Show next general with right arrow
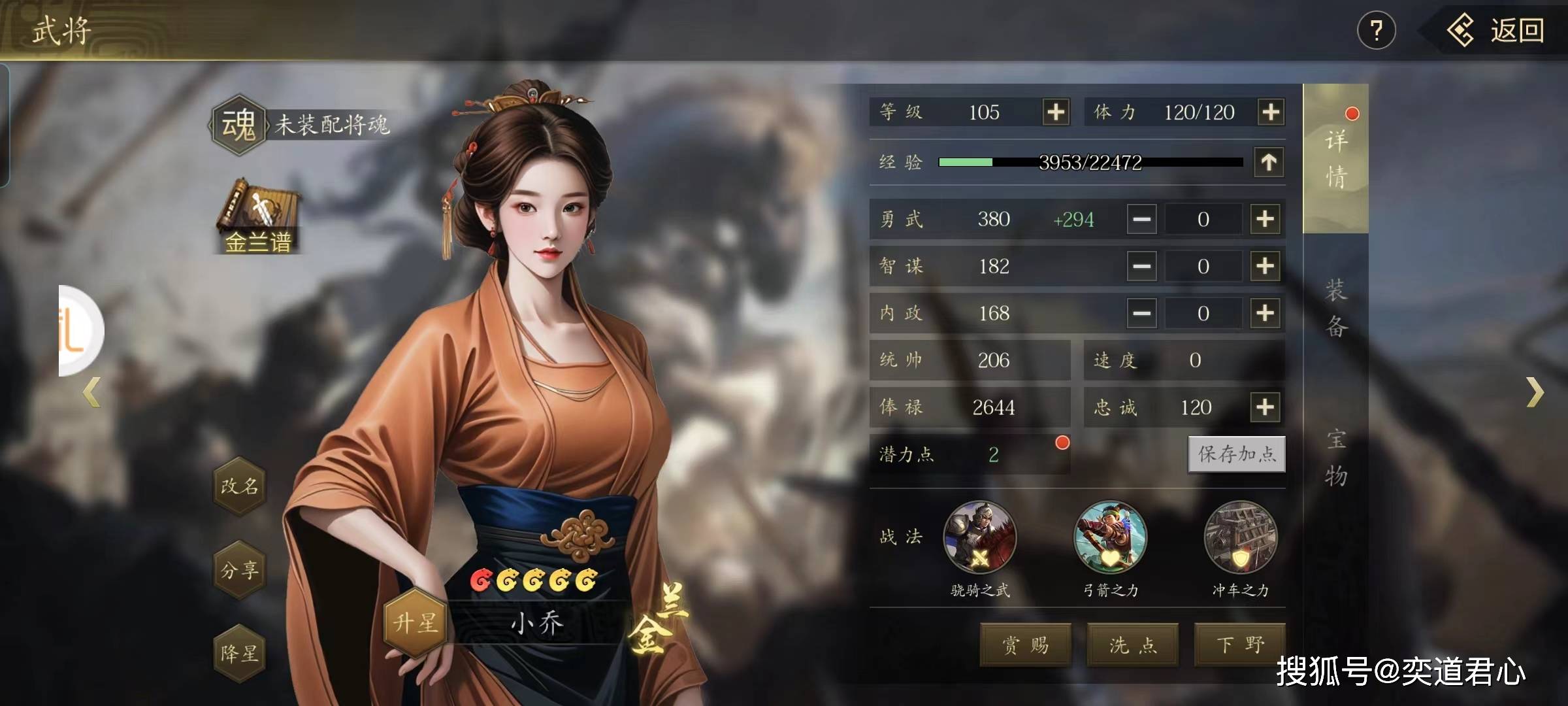1568x706 pixels. 1535,392
